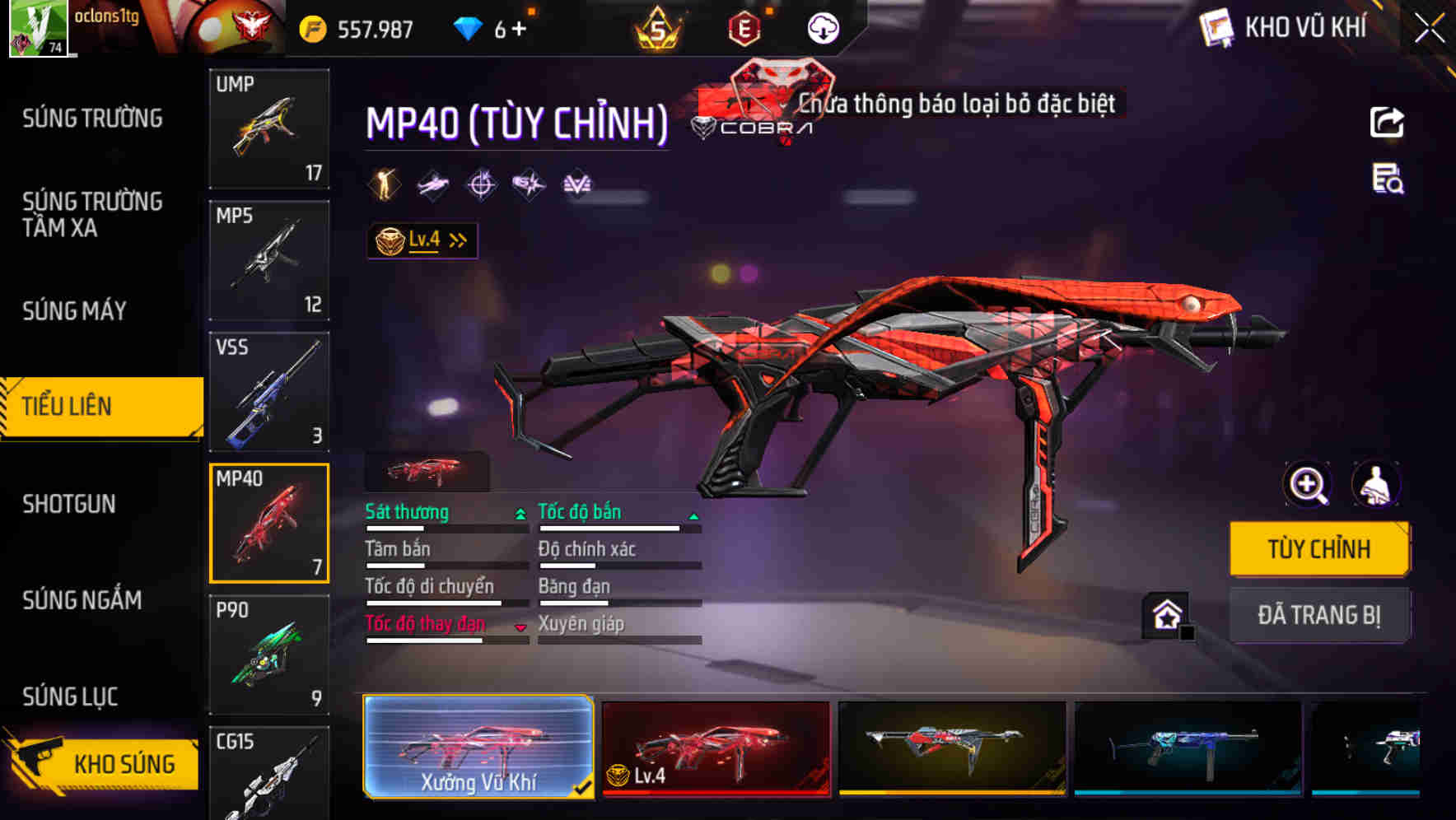Click the crosshair accuracy skill icon
Viewport: 1456px width, 820px height.
pos(482,184)
